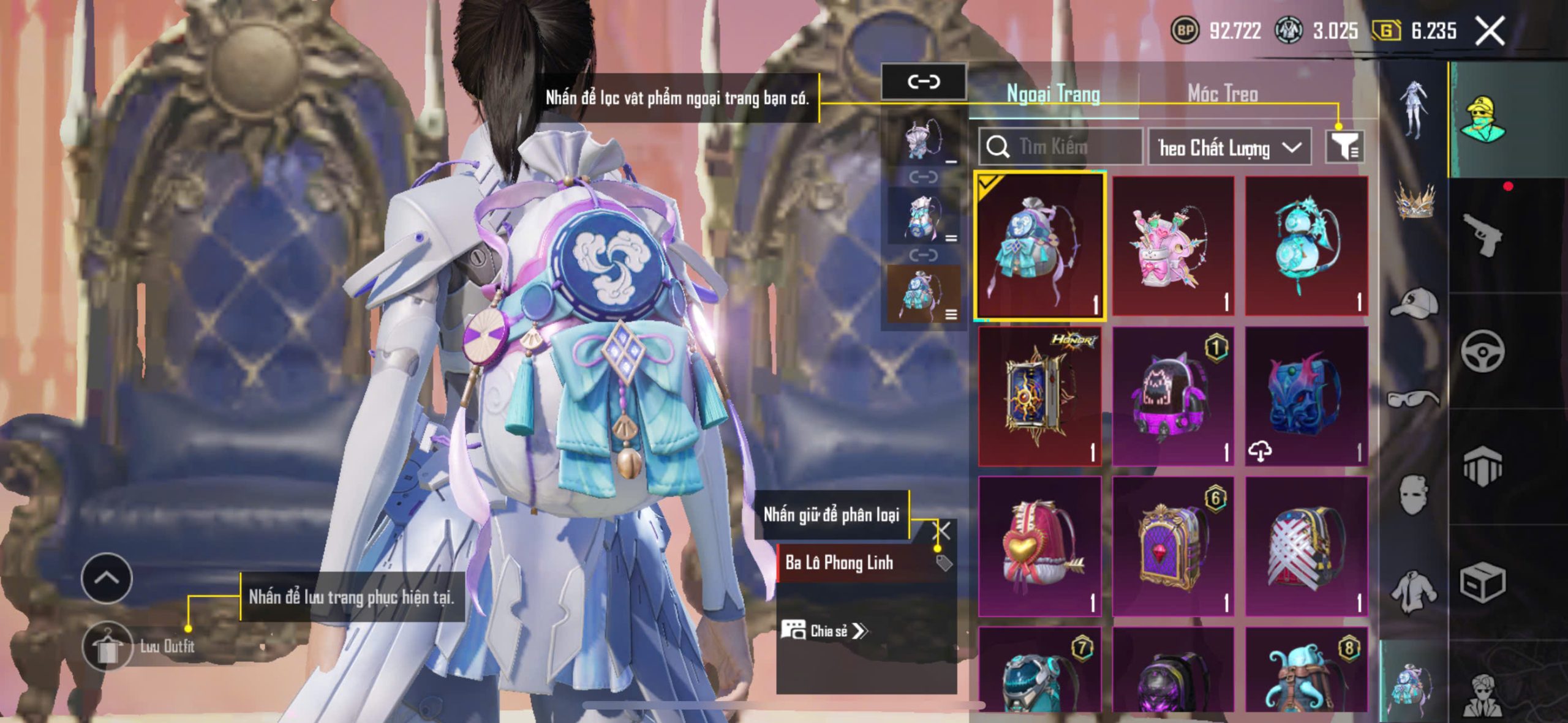Switch to the Móc Treo tab
This screenshot has width=1568, height=723.
tap(1223, 94)
